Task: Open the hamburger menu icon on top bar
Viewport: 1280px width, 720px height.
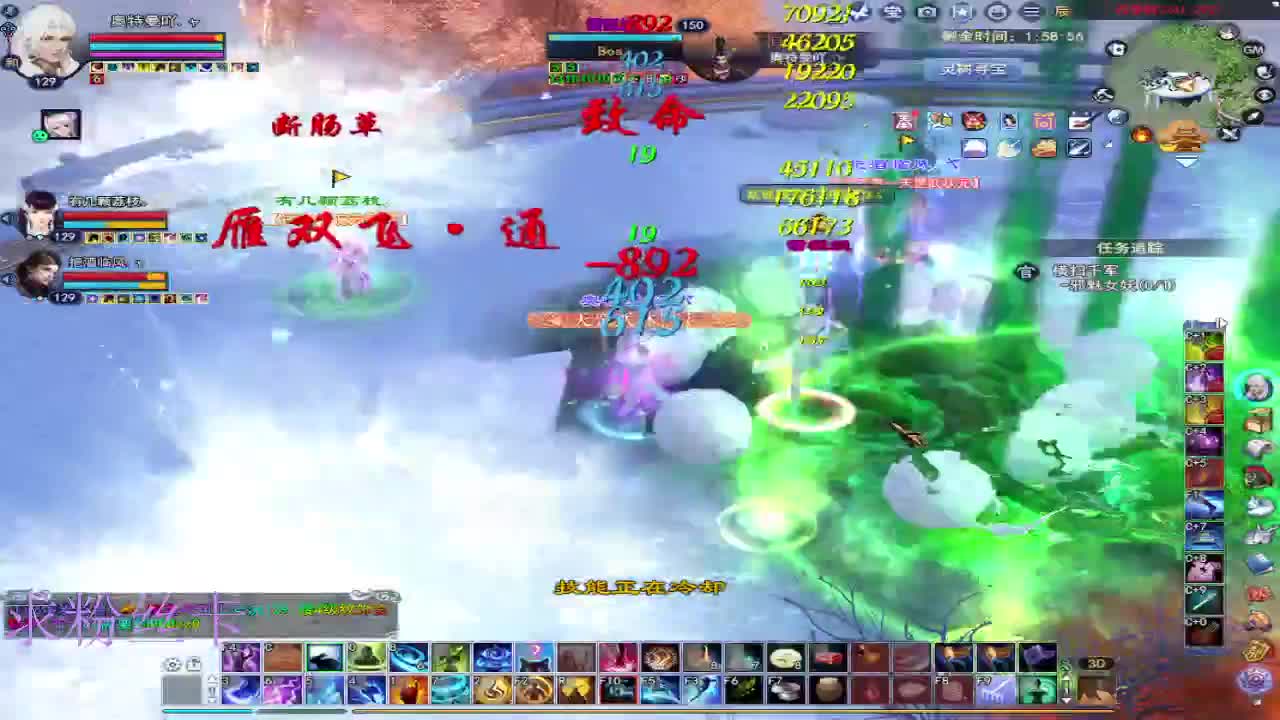Action: (1029, 11)
